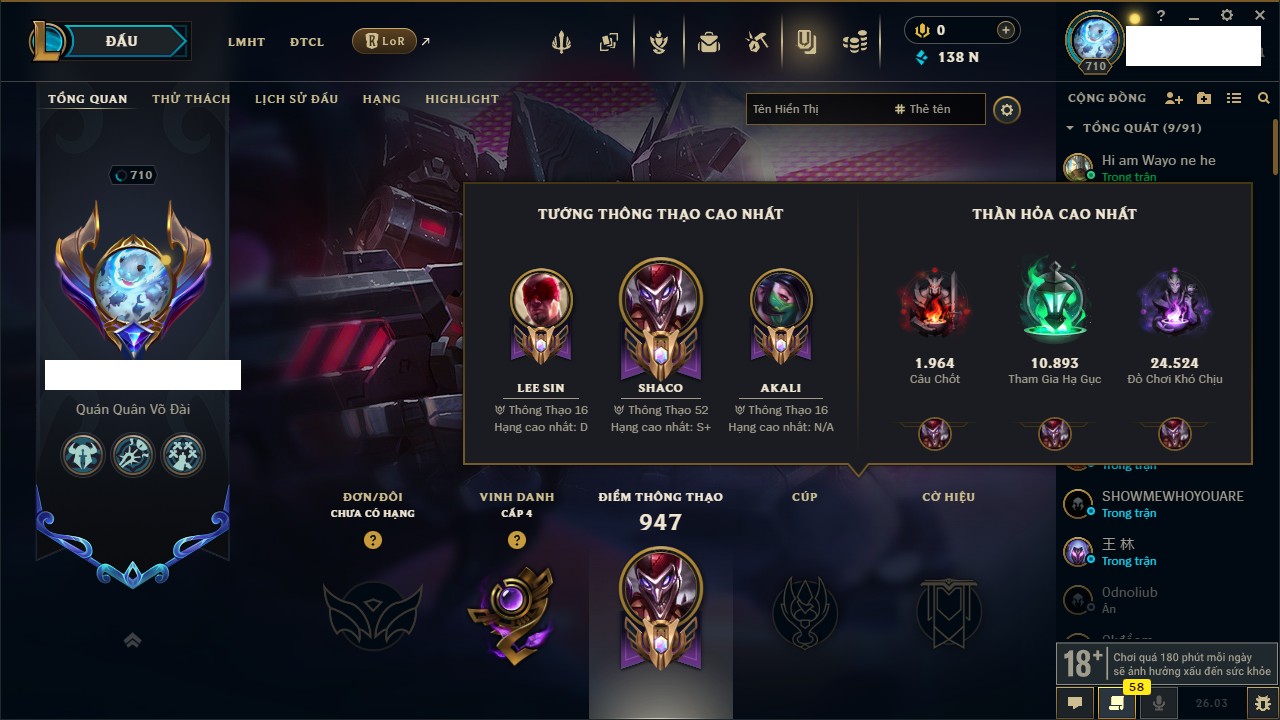The height and width of the screenshot is (720, 1280).
Task: Close the client window
Action: point(1258,15)
